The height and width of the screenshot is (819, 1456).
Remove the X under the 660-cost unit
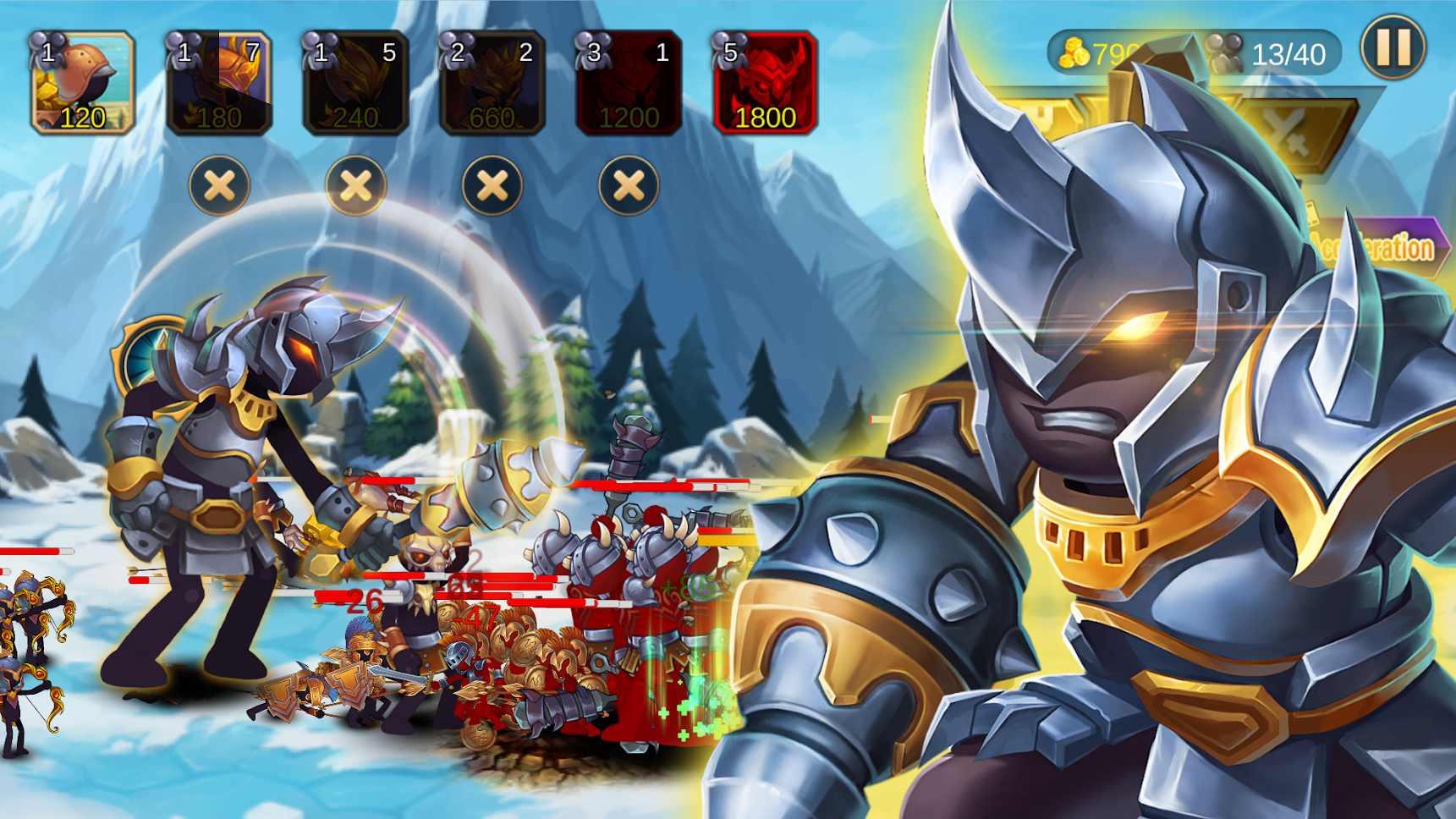click(491, 185)
